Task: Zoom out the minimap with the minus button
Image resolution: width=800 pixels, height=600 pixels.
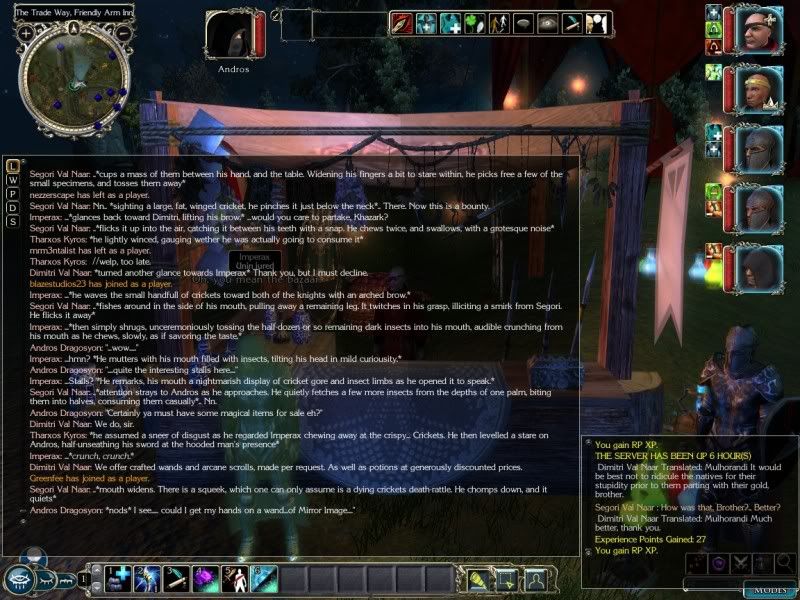Action: pyautogui.click(x=123, y=33)
